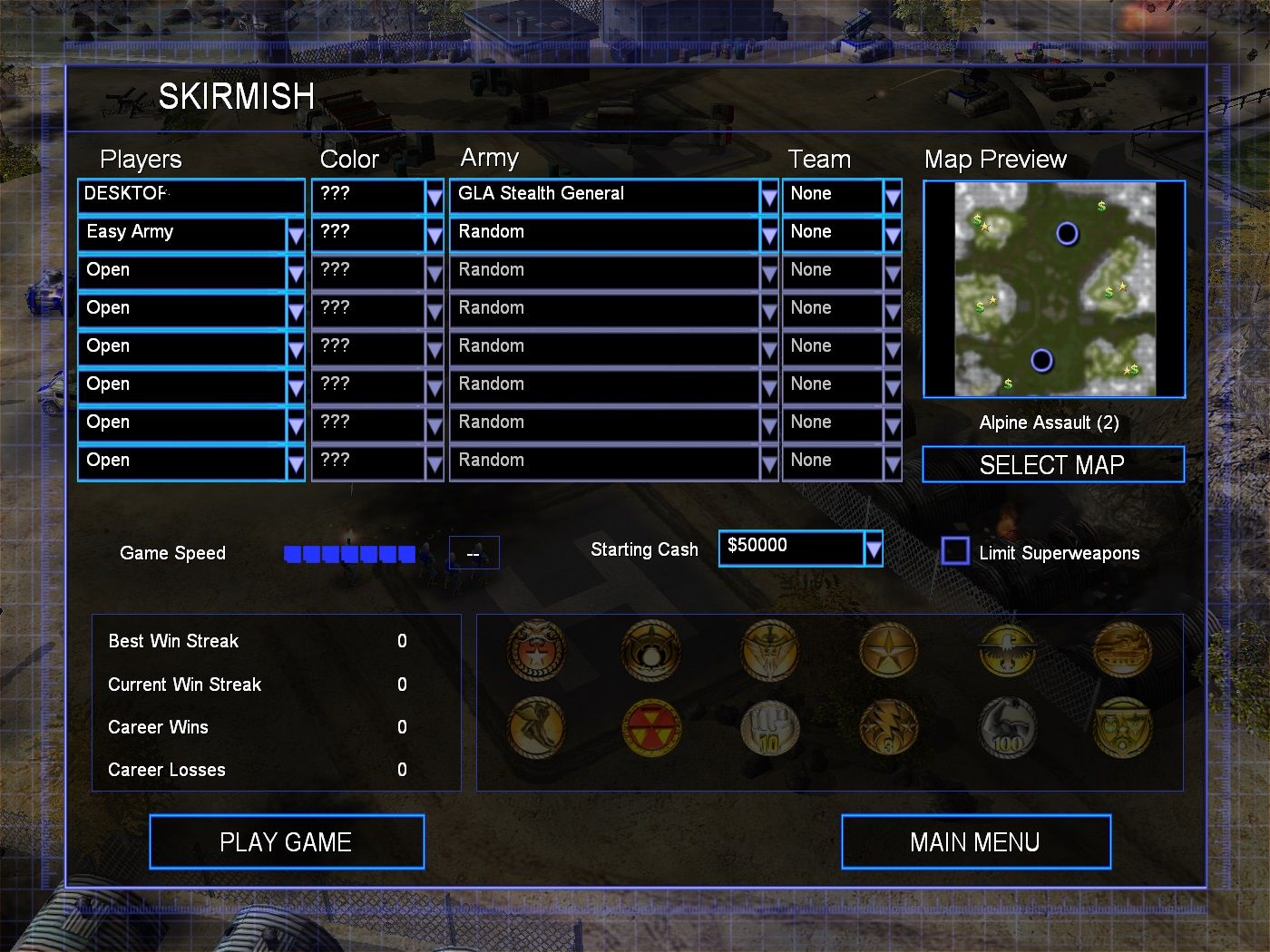Click the Alpine Assault map preview
Image resolution: width=1270 pixels, height=952 pixels.
(1054, 289)
